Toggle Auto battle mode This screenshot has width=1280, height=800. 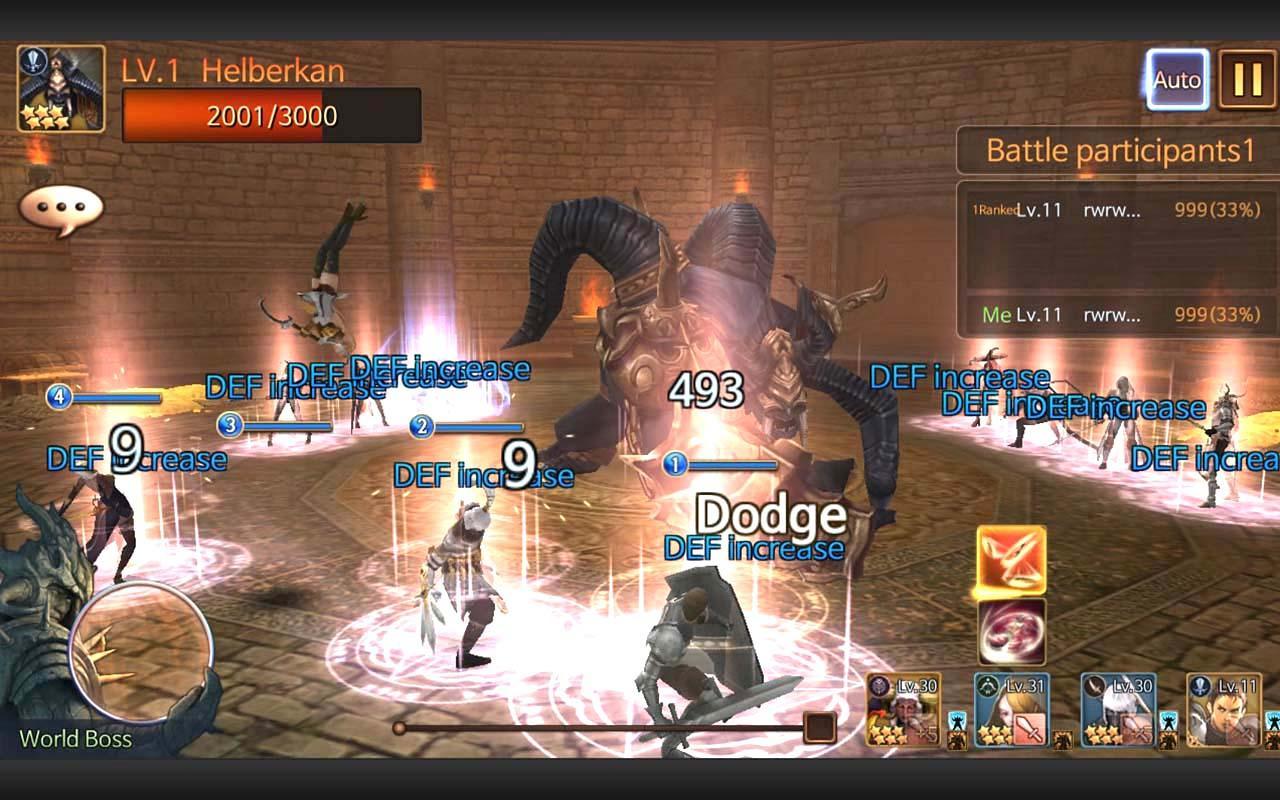tap(1176, 78)
